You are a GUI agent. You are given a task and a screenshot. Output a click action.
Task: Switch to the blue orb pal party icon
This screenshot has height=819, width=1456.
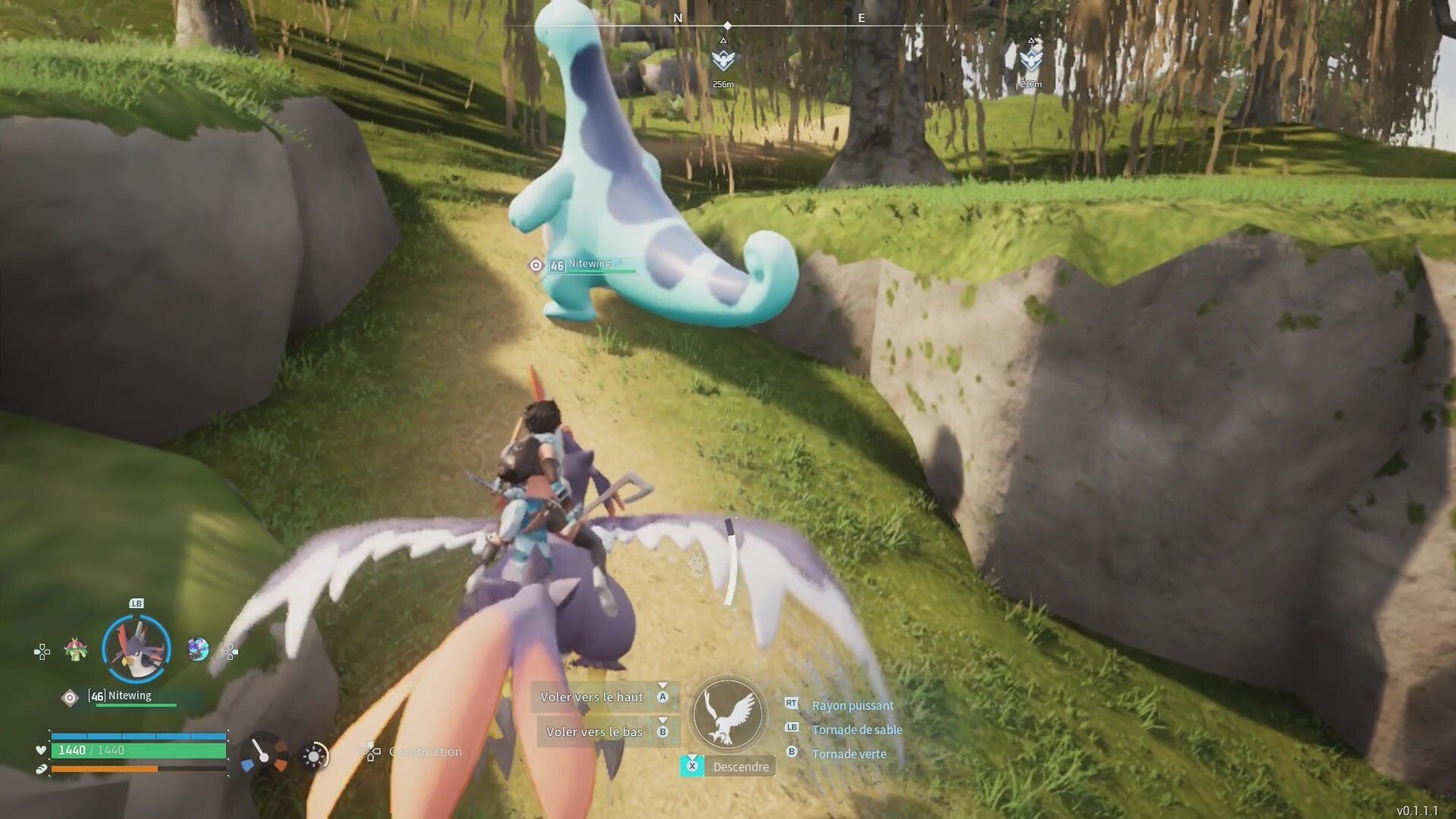click(198, 649)
